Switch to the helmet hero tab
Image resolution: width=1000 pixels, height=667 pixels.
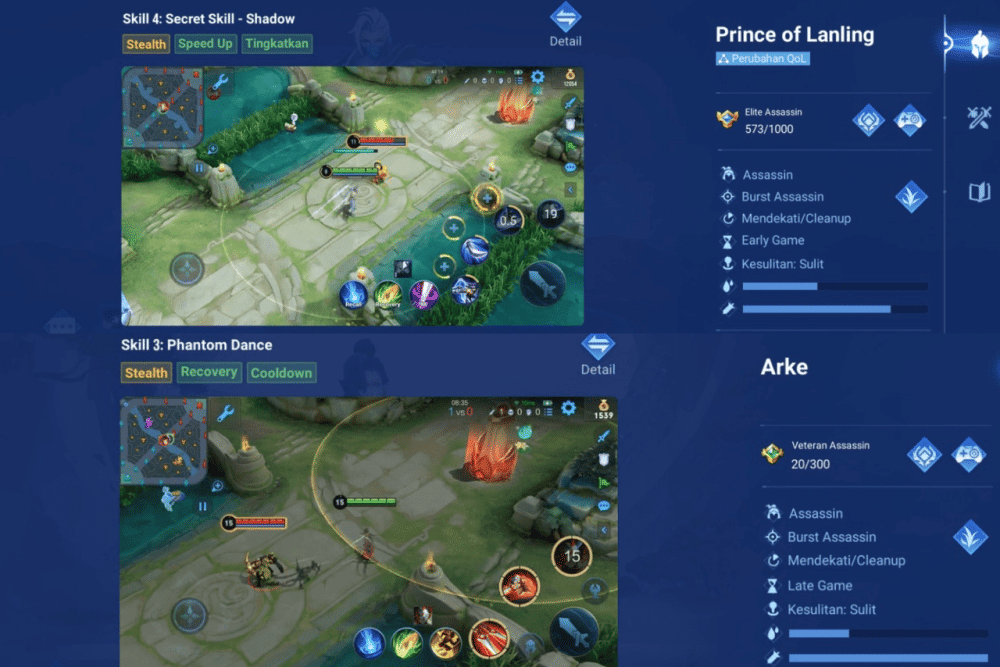pos(979,43)
